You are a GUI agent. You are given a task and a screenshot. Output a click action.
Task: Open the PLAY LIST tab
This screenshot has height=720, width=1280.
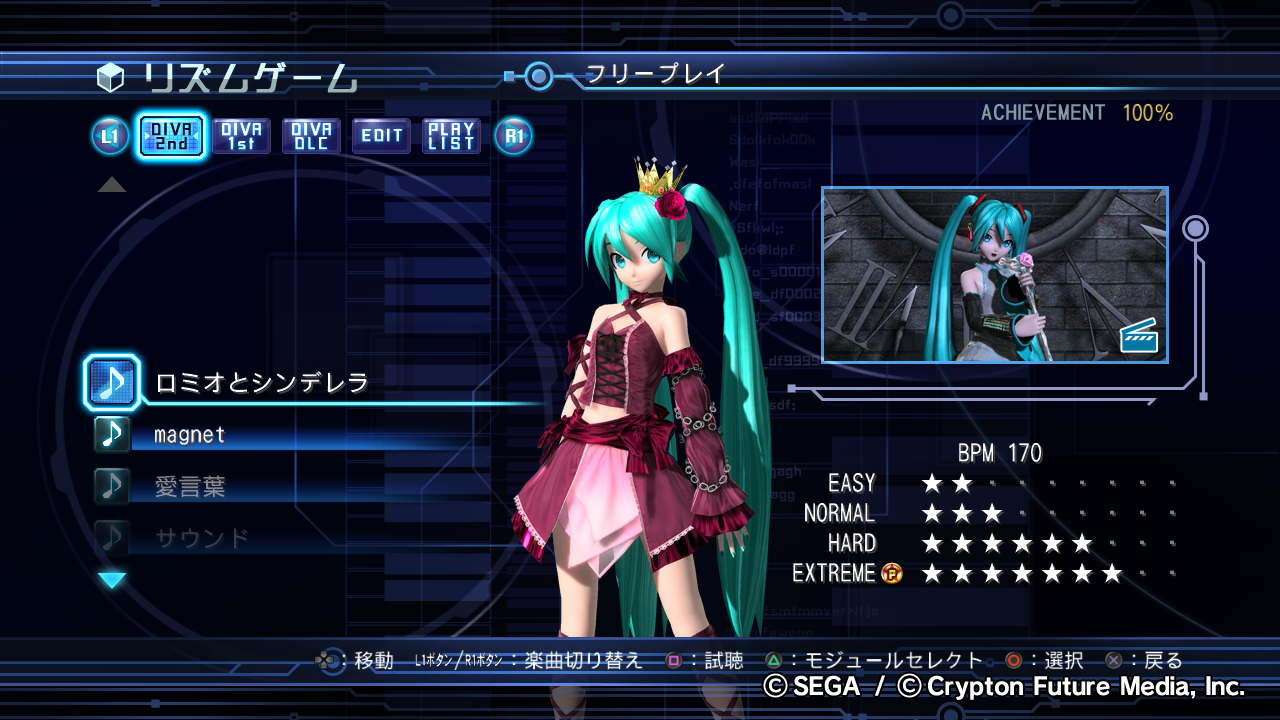[x=451, y=136]
